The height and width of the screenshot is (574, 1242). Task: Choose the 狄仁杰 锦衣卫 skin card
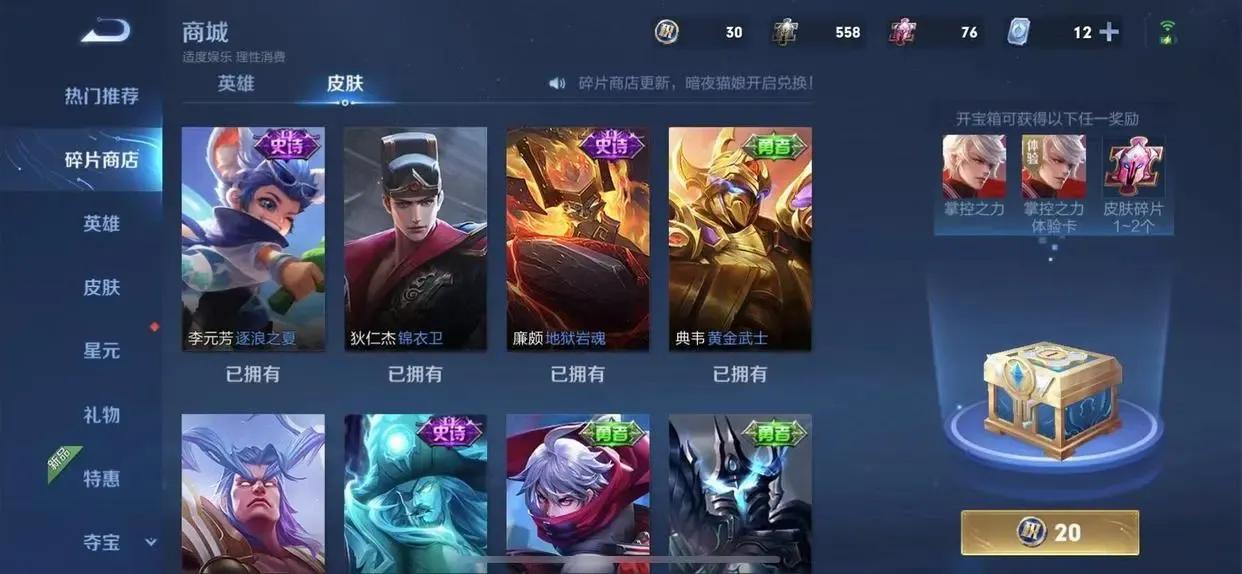point(415,238)
